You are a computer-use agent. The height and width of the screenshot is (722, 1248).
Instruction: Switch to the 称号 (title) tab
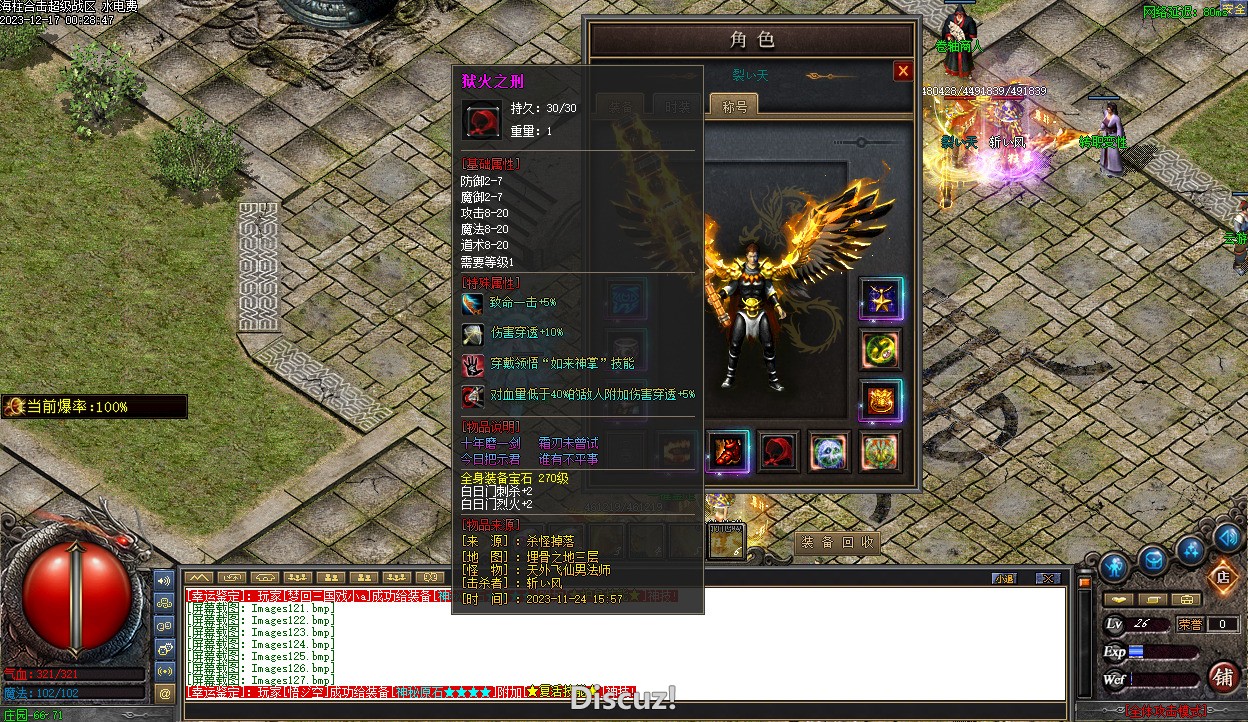[x=734, y=105]
